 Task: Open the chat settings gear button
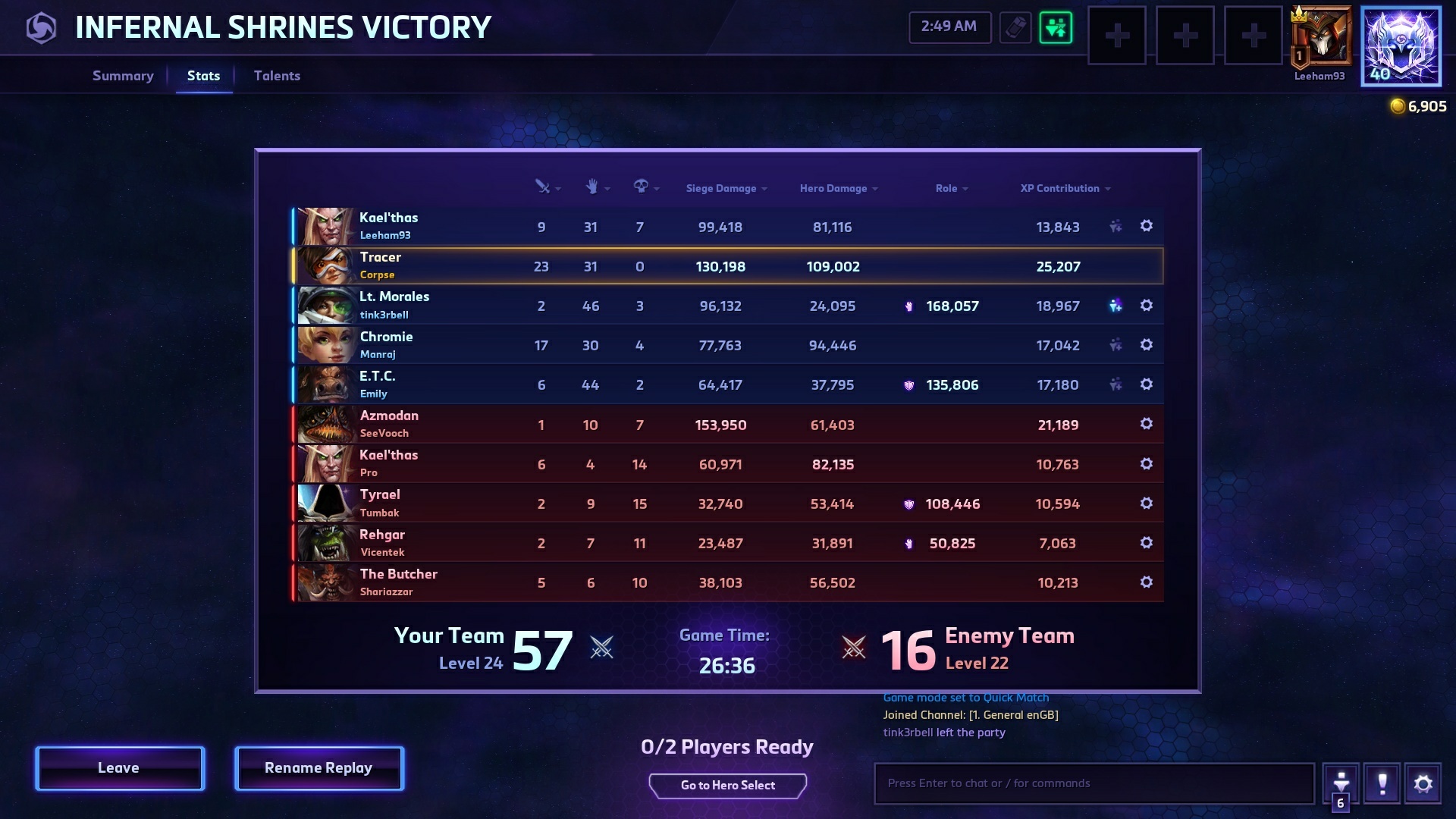(1423, 783)
